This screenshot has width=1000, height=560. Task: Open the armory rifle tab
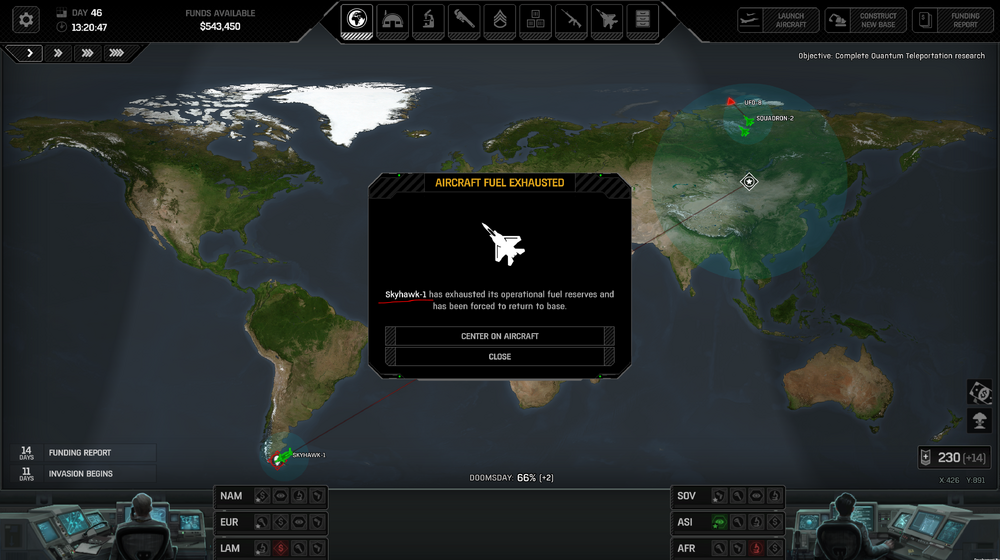click(x=572, y=19)
